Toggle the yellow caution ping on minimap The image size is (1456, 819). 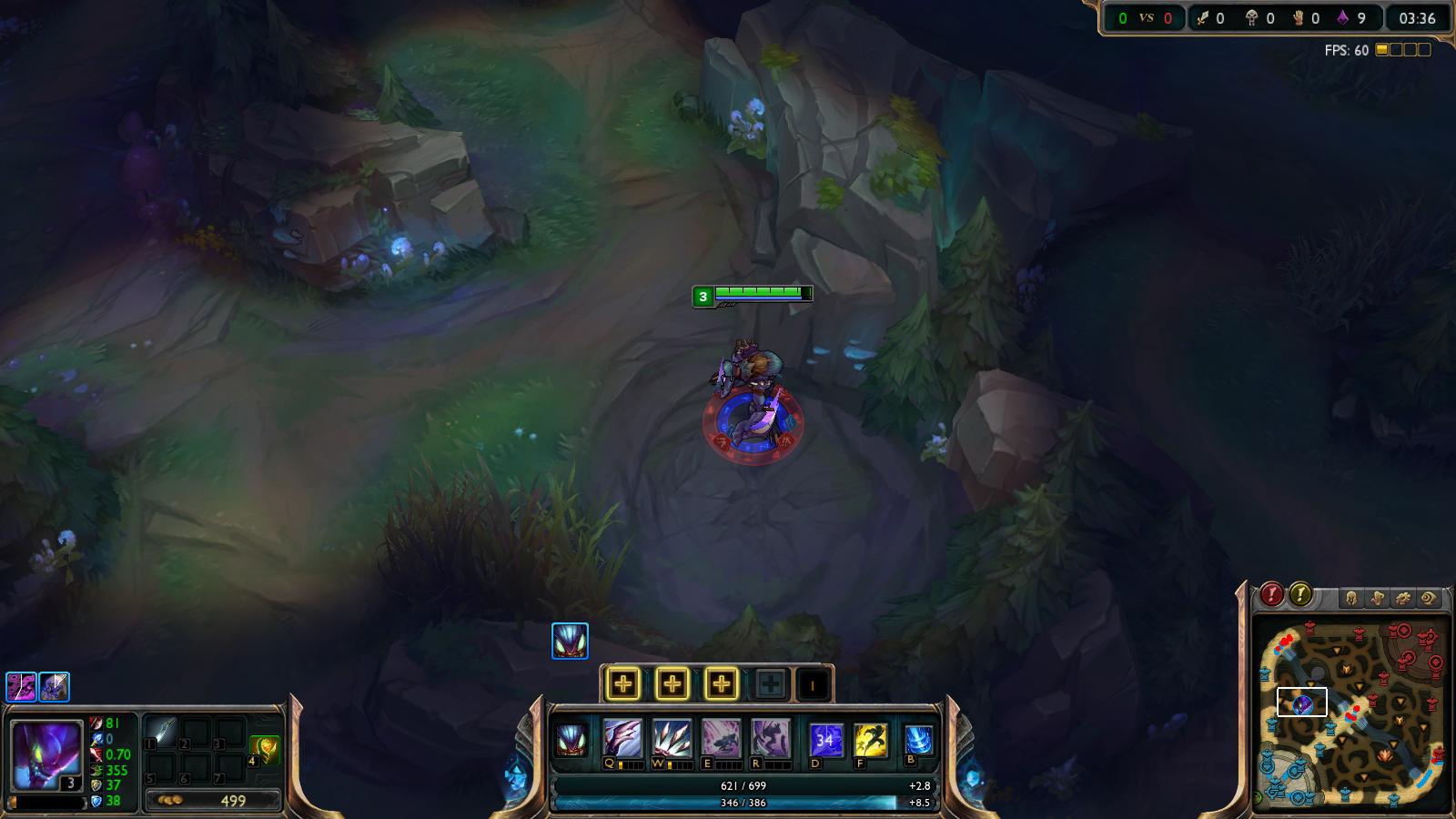tap(1299, 593)
